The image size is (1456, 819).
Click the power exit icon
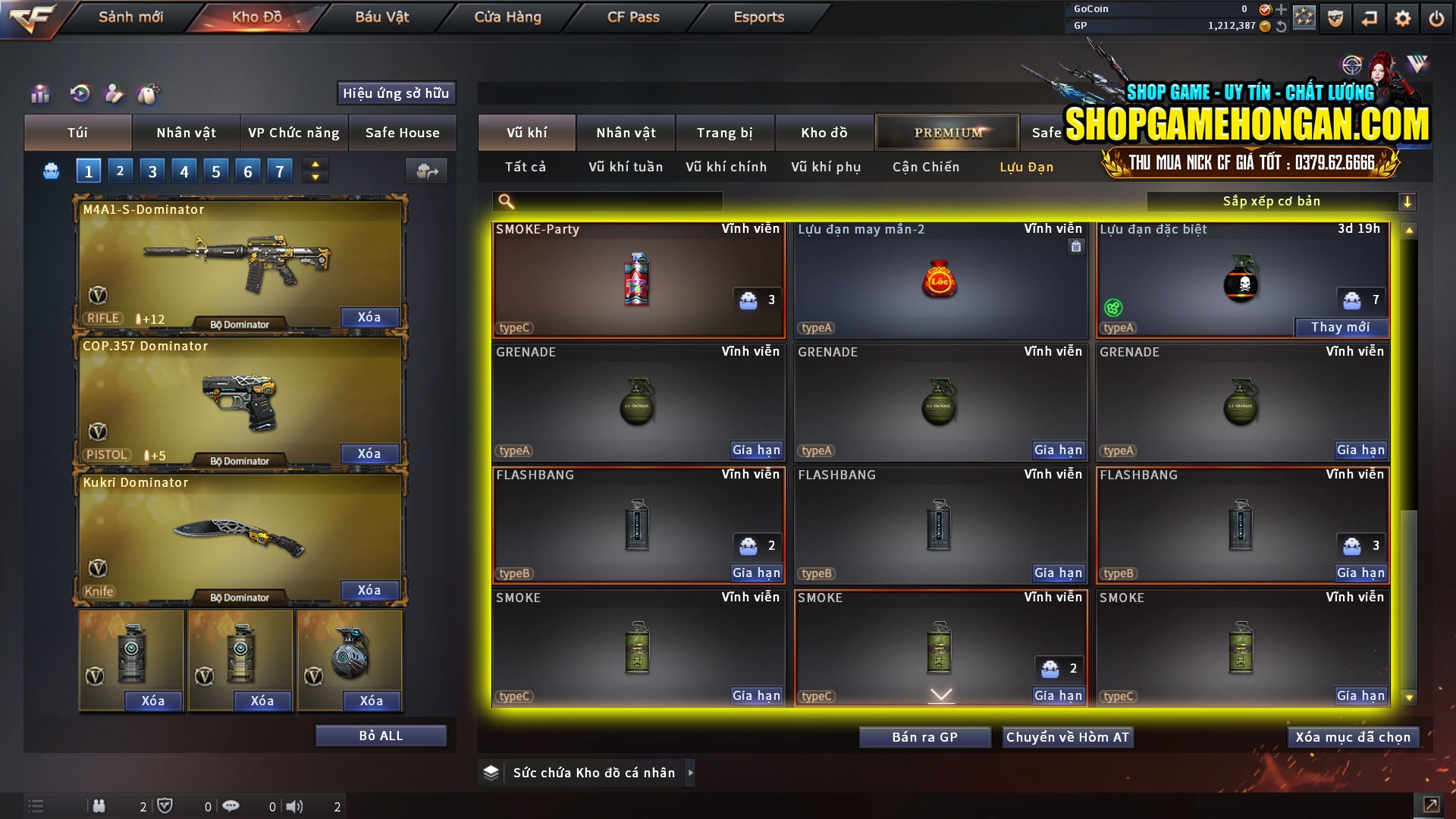(x=1436, y=17)
